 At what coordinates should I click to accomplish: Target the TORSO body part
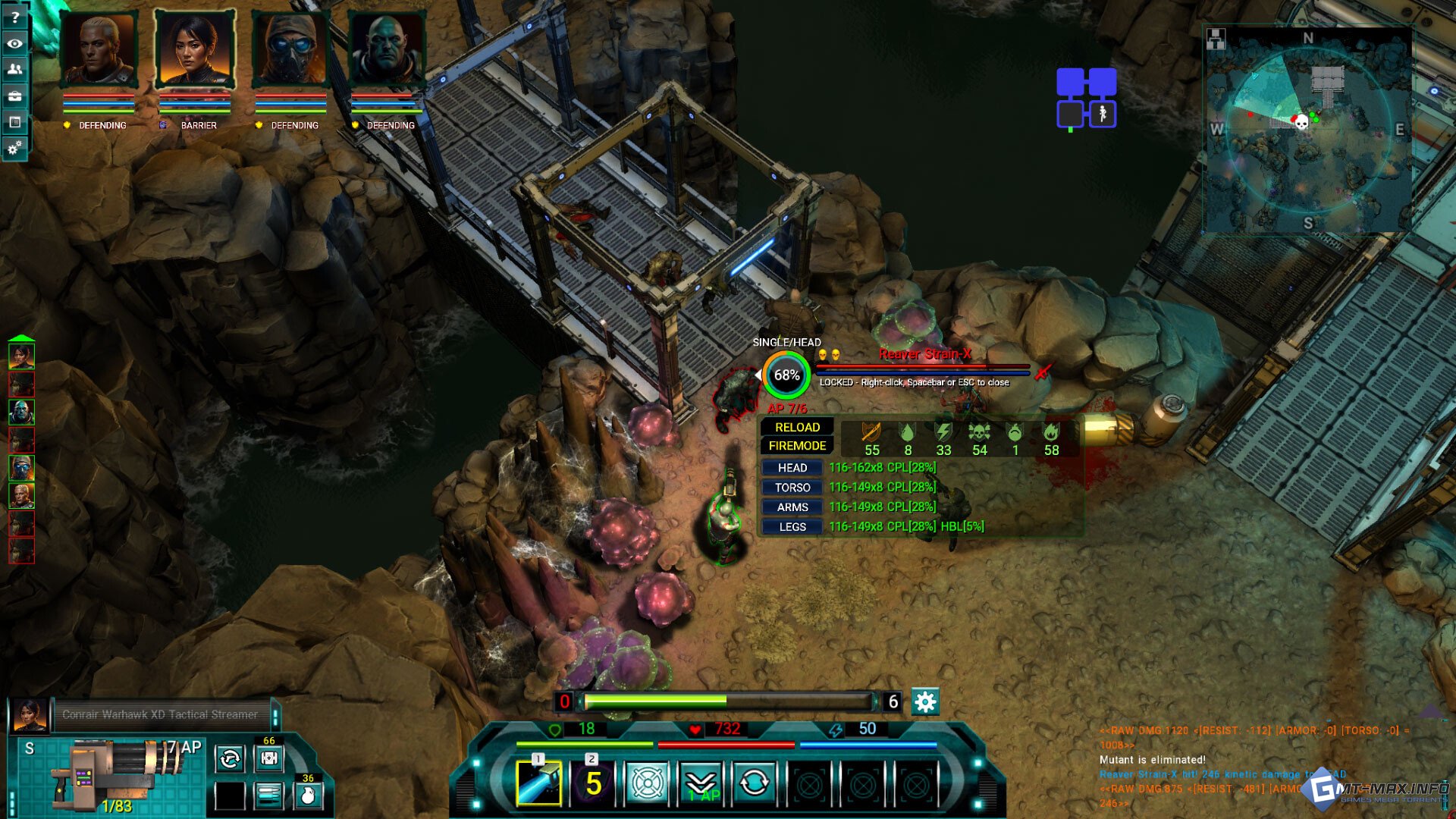tap(792, 488)
